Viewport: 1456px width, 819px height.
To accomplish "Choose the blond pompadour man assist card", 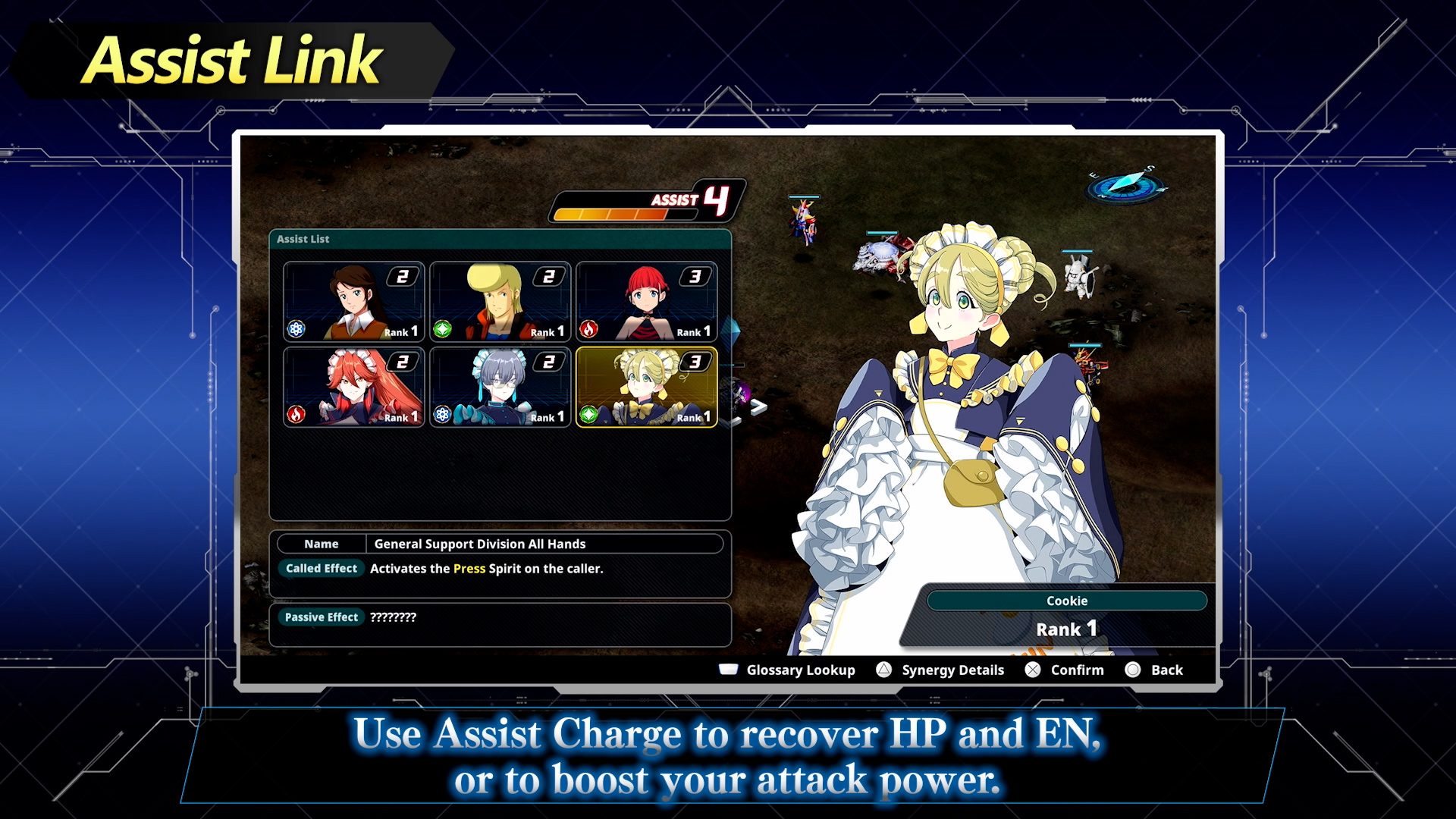I will 500,301.
